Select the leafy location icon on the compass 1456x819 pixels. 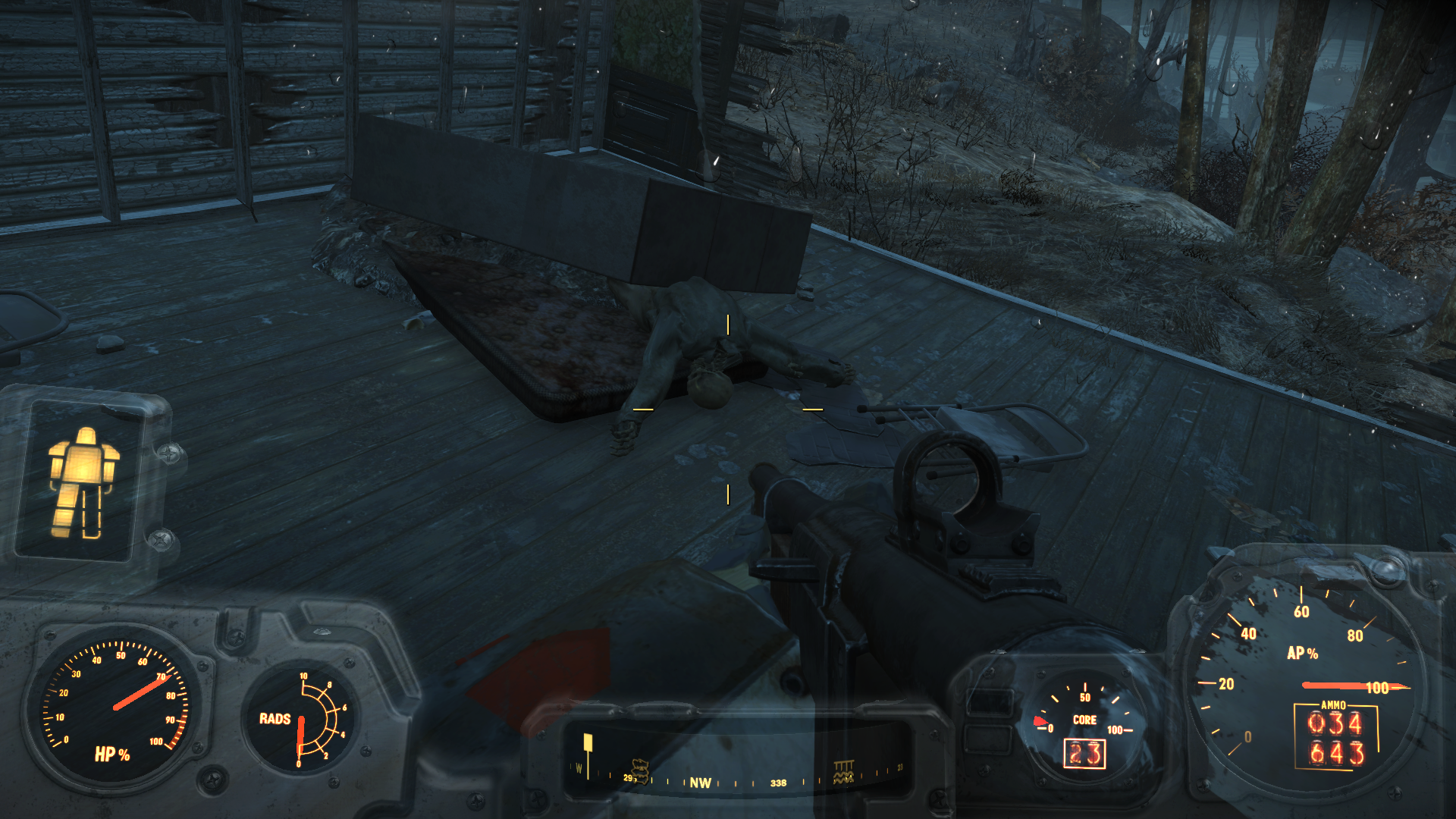point(641,770)
